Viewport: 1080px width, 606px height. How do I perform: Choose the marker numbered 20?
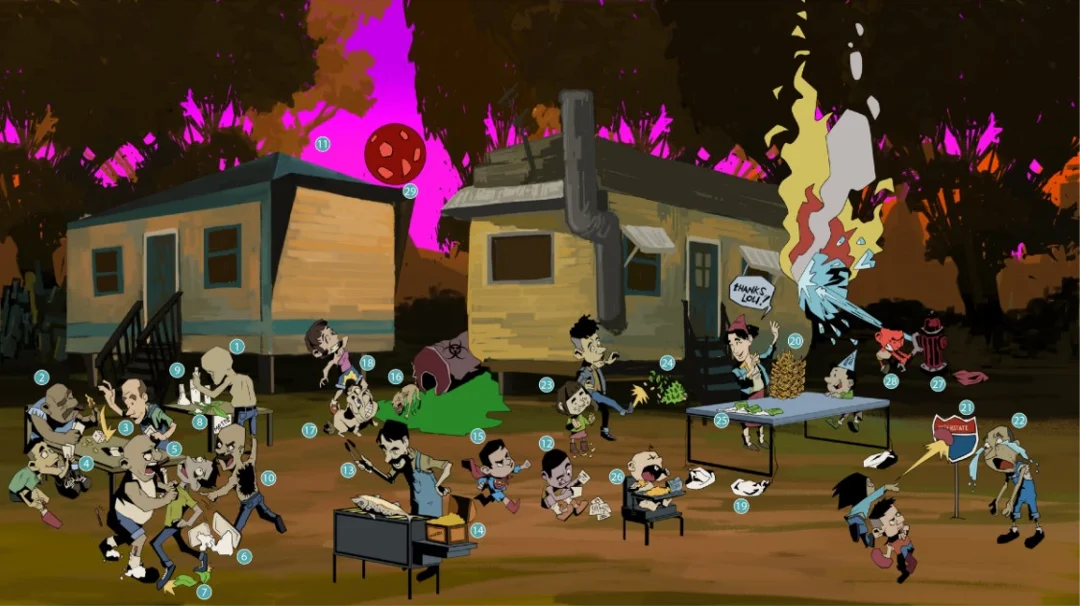[795, 340]
